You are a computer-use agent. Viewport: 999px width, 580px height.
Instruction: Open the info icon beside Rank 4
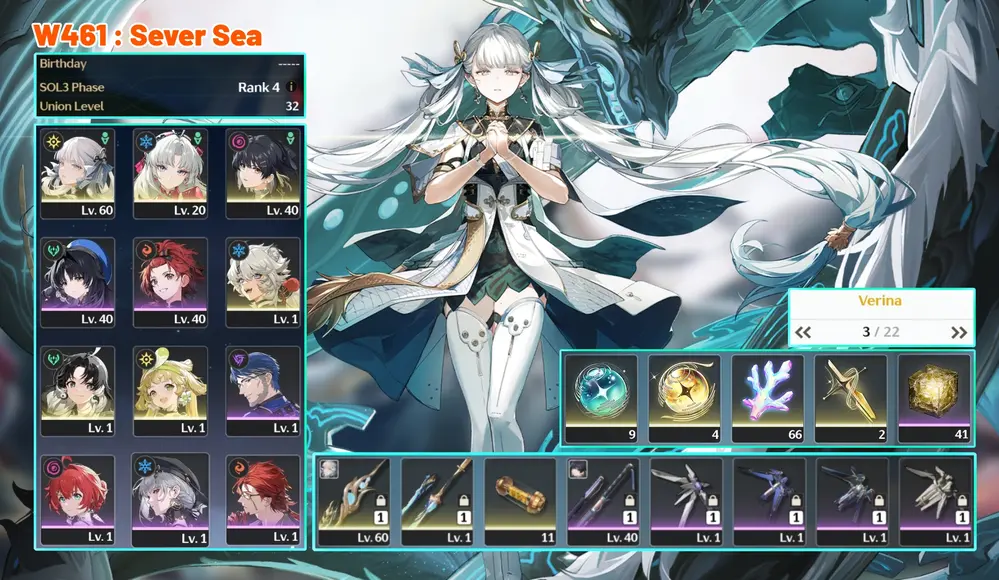tap(292, 87)
